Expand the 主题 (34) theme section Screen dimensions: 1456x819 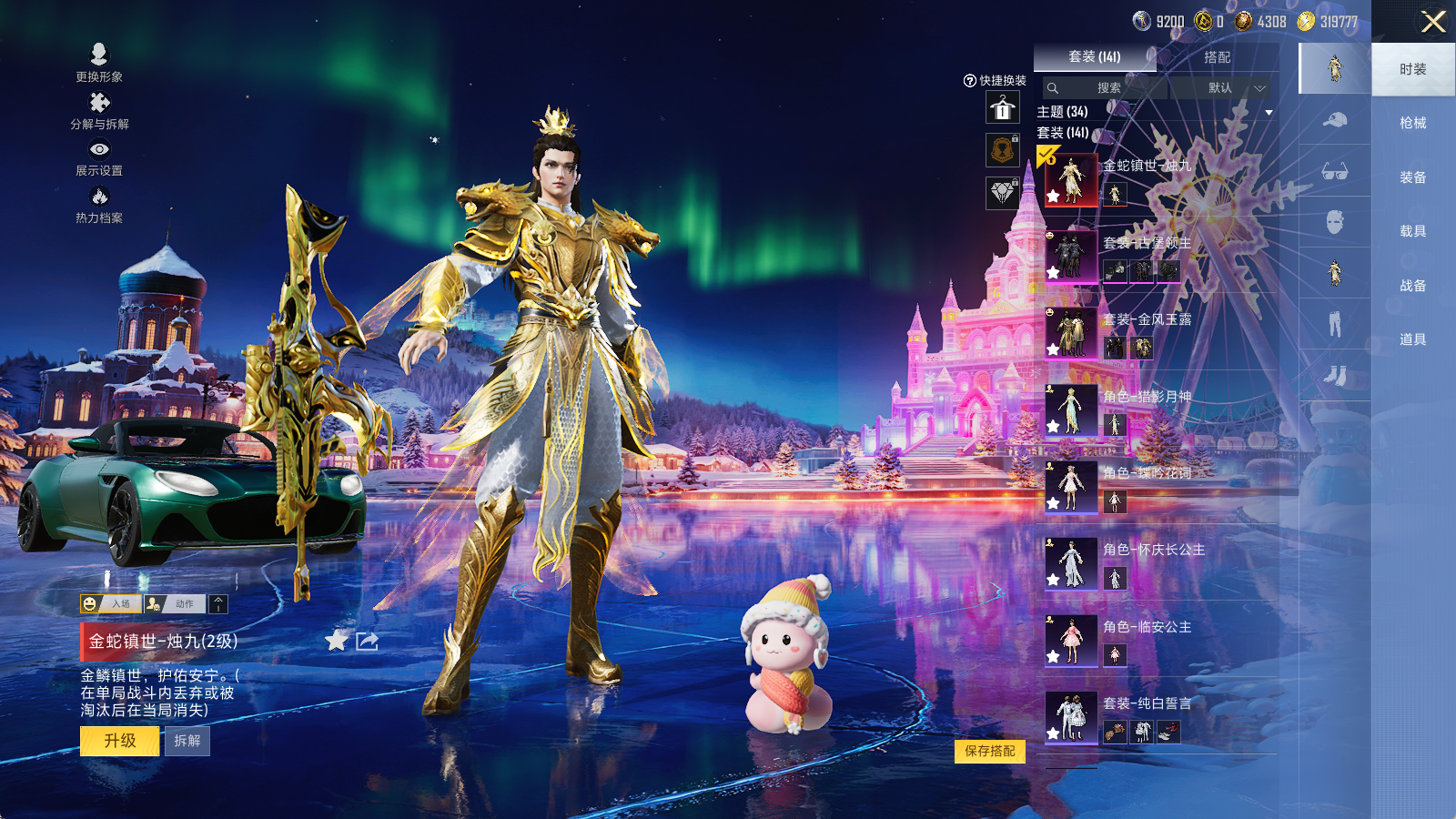tap(1269, 113)
